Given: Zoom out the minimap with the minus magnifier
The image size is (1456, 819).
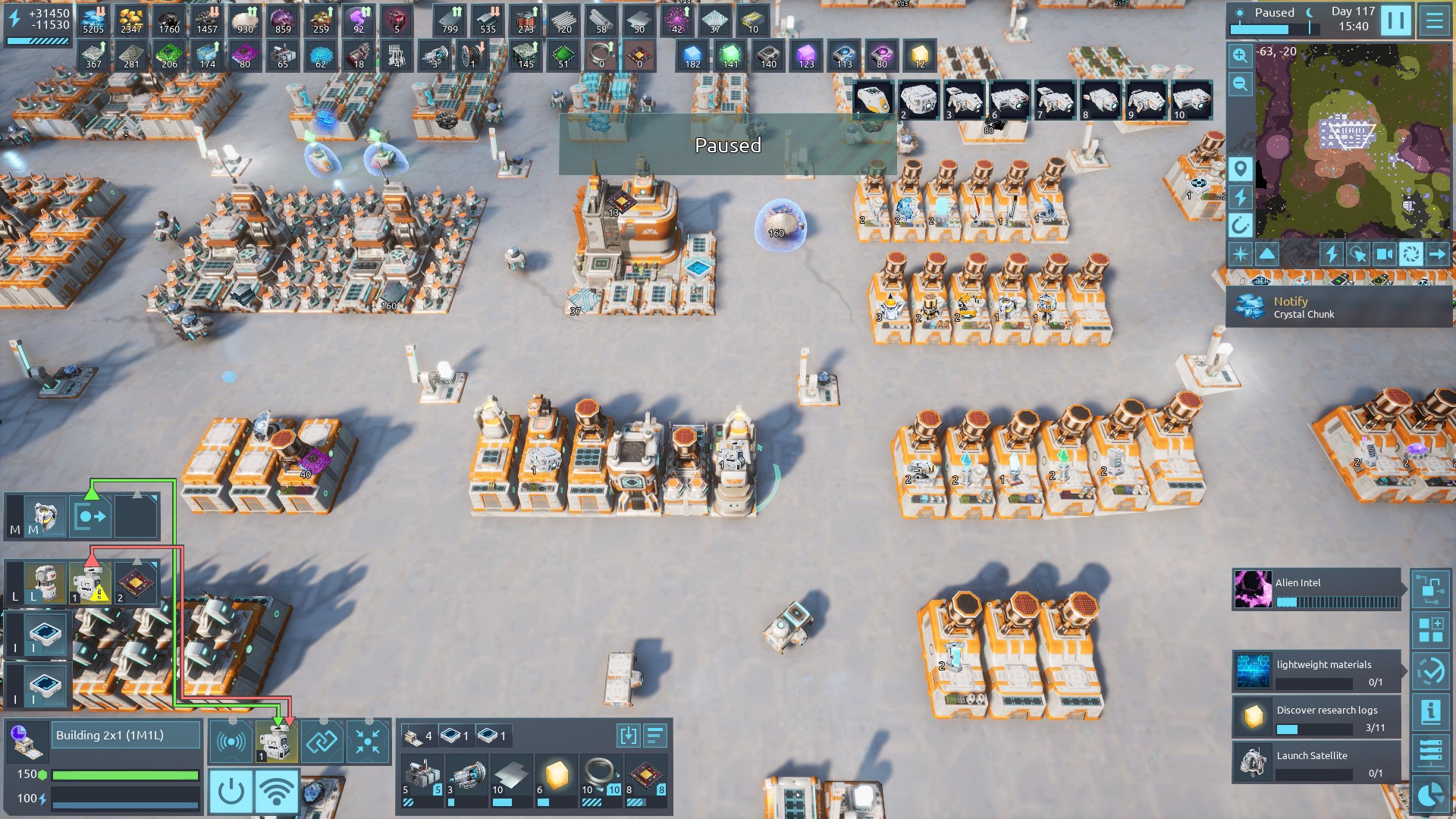Looking at the screenshot, I should [1240, 84].
